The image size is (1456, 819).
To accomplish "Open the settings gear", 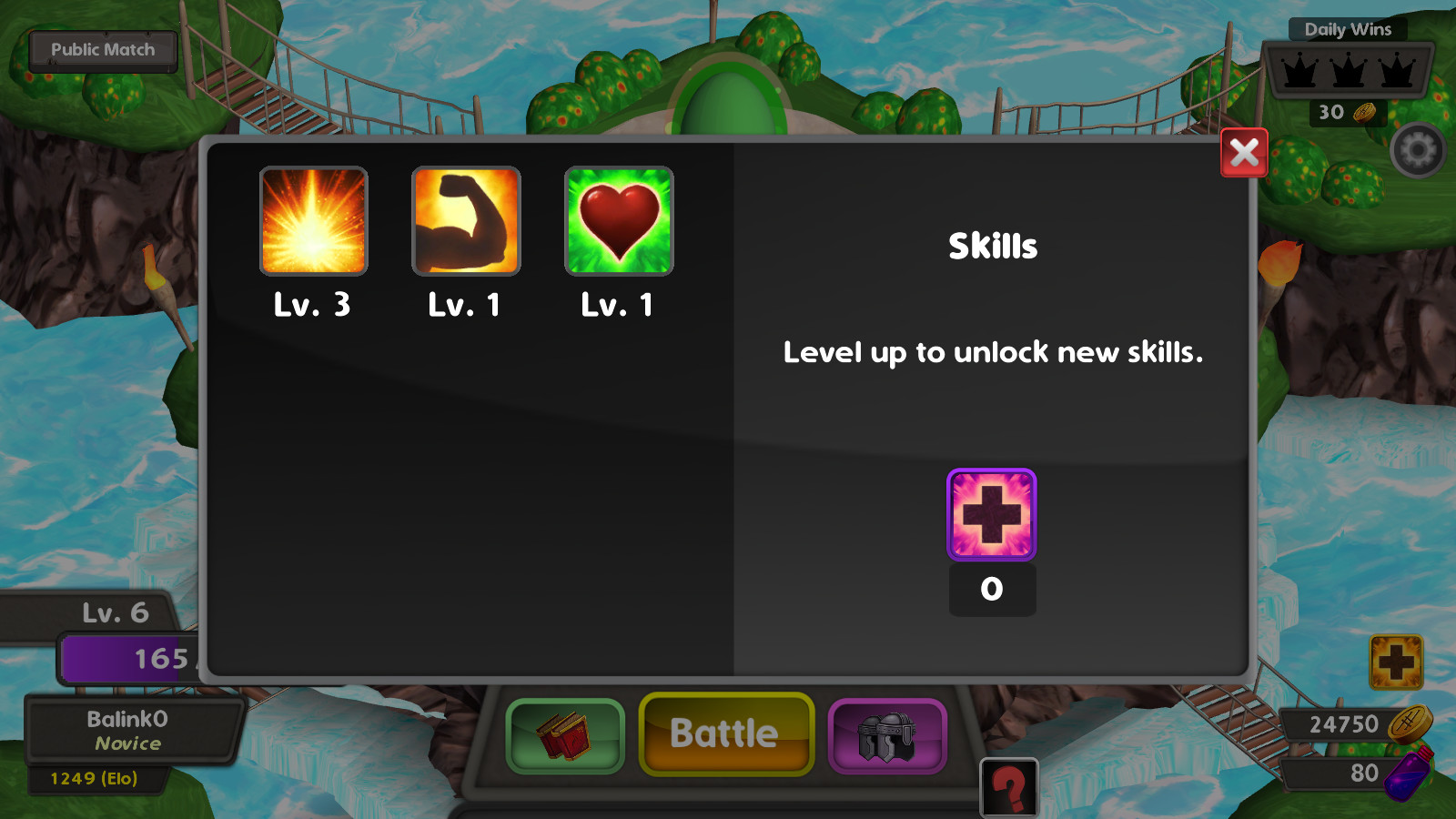I will pos(1417,148).
